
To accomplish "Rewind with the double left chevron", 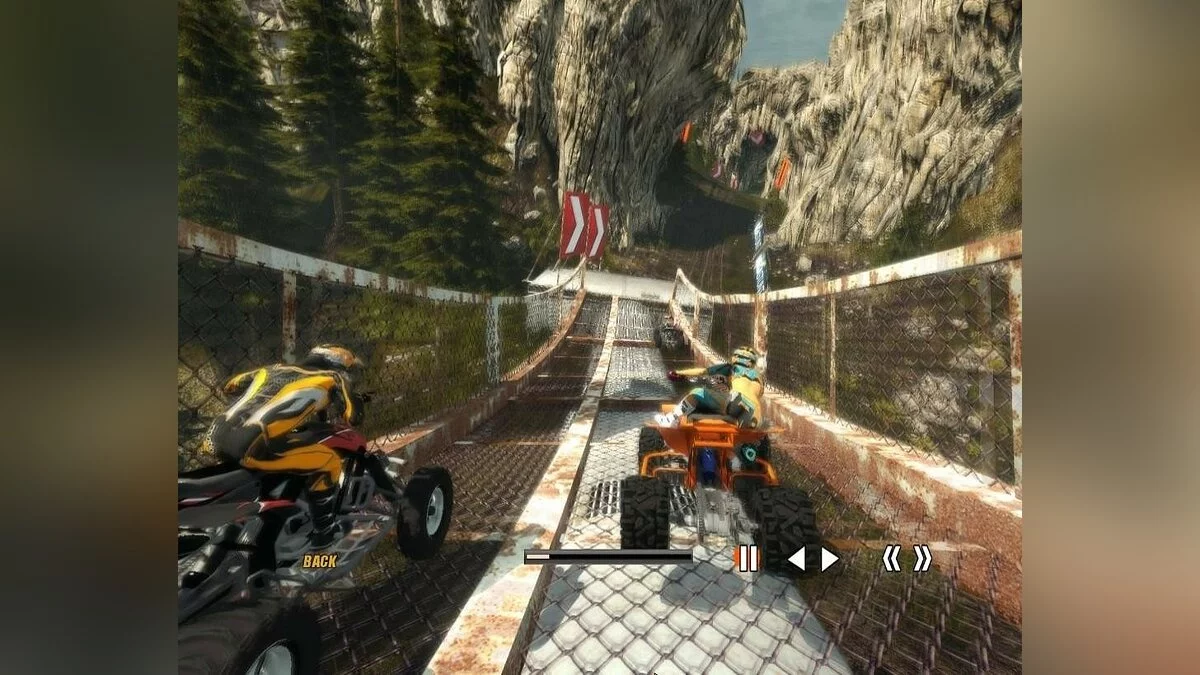I will point(890,558).
